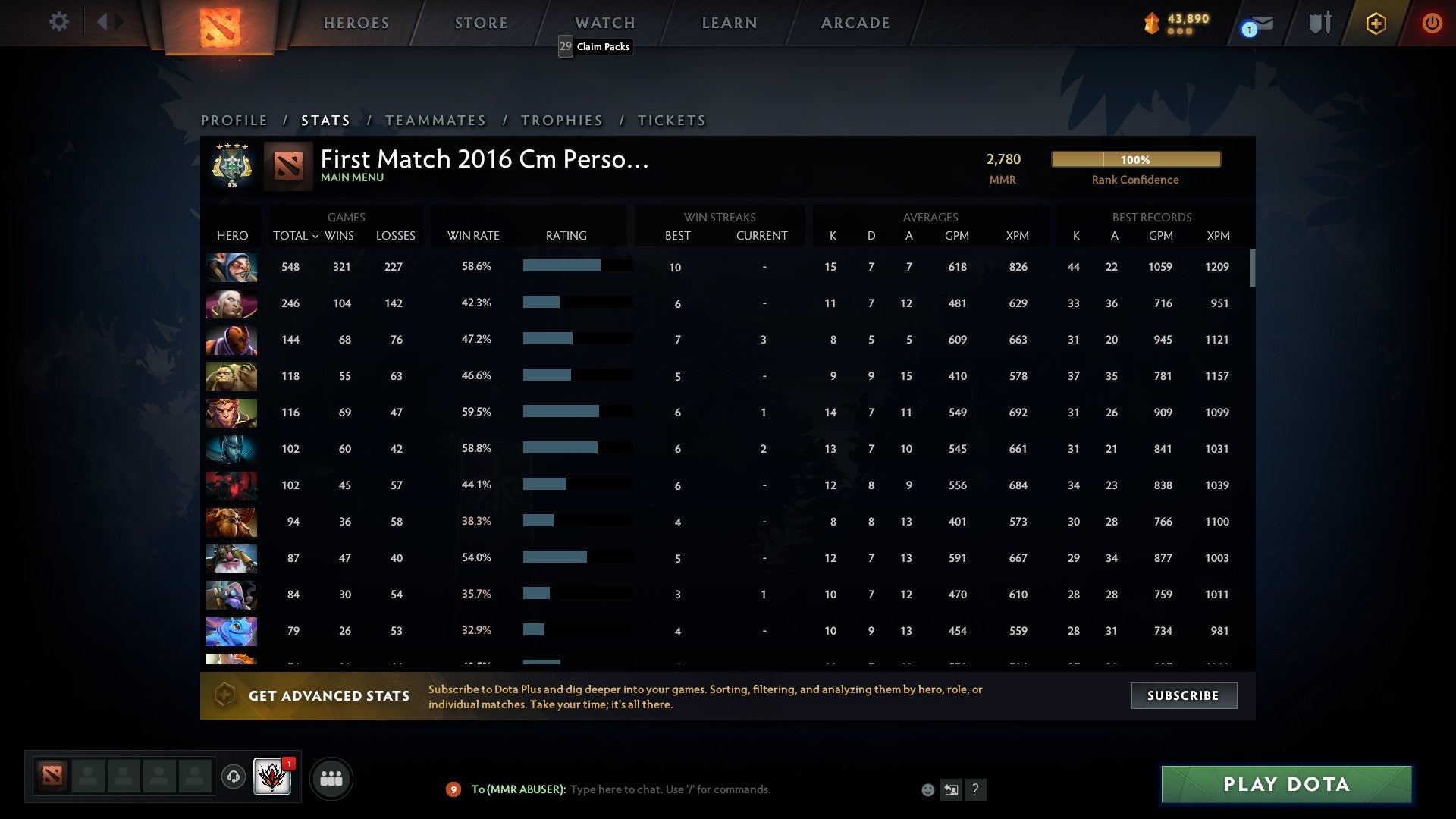Switch to the PROFILE tab
This screenshot has width=1456, height=819.
[x=234, y=120]
